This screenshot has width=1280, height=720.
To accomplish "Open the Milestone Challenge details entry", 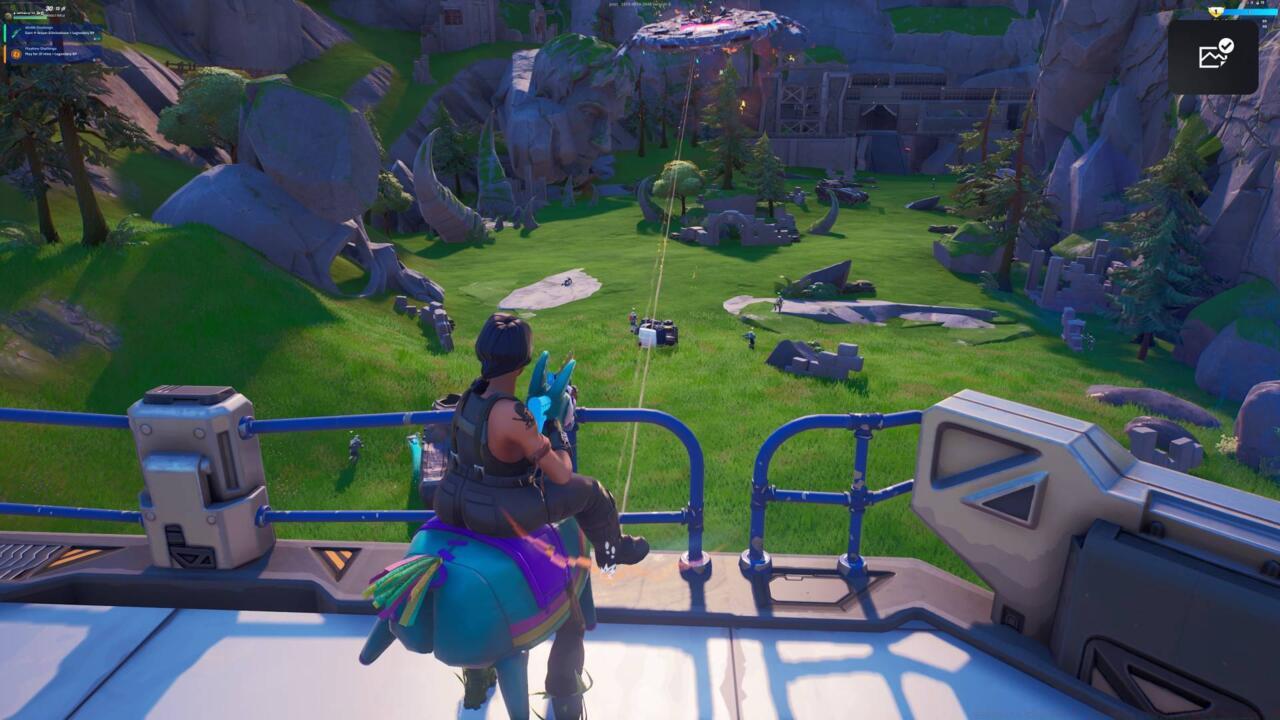I will pos(60,31).
